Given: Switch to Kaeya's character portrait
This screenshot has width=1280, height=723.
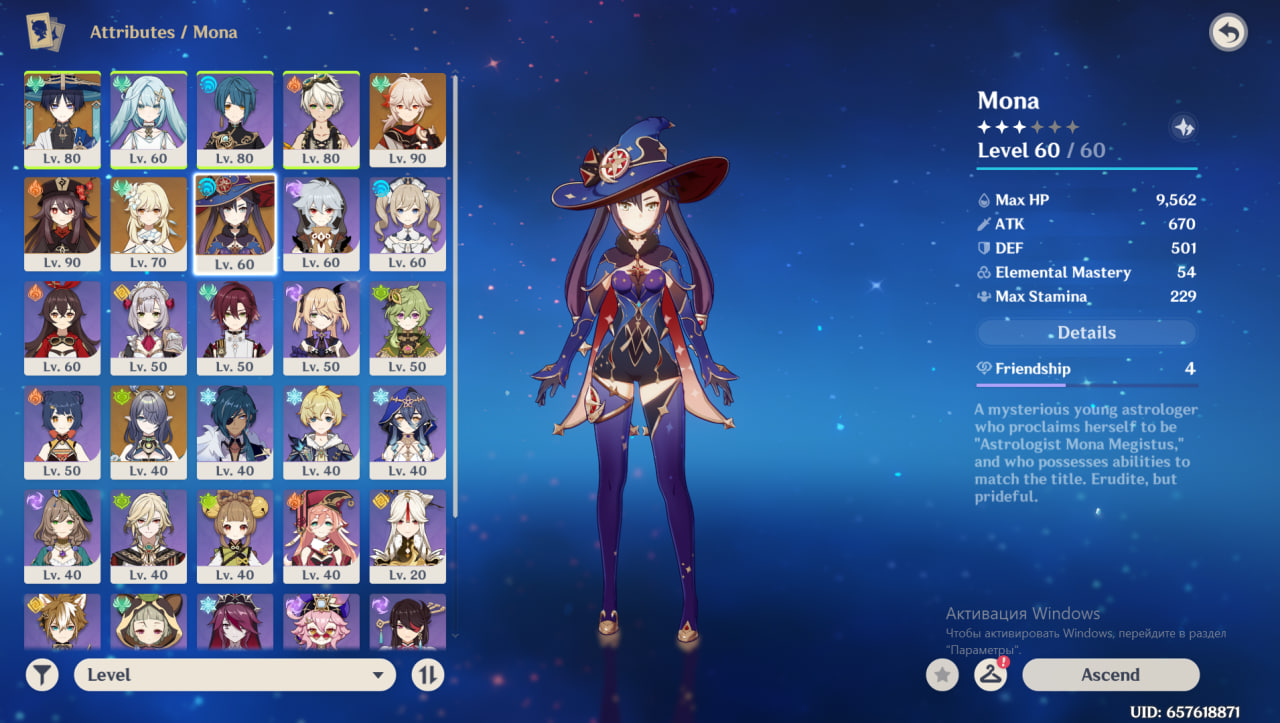Looking at the screenshot, I should point(235,431).
